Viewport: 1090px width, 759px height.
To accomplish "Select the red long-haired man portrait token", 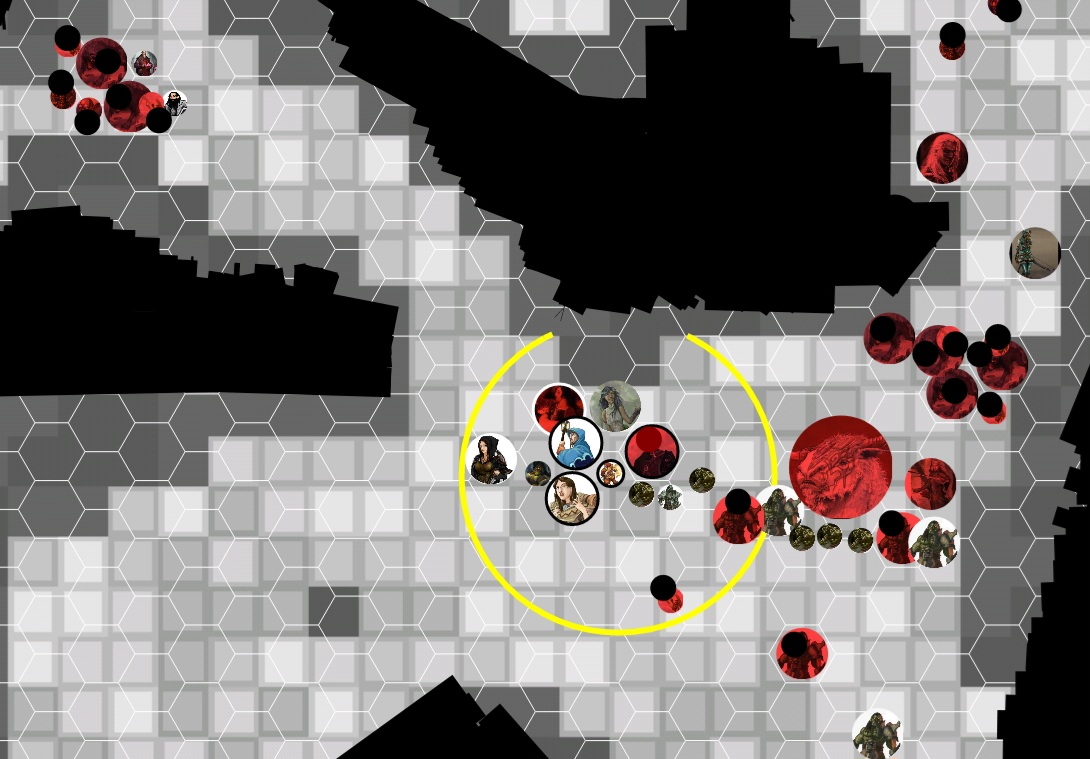I will point(942,158).
